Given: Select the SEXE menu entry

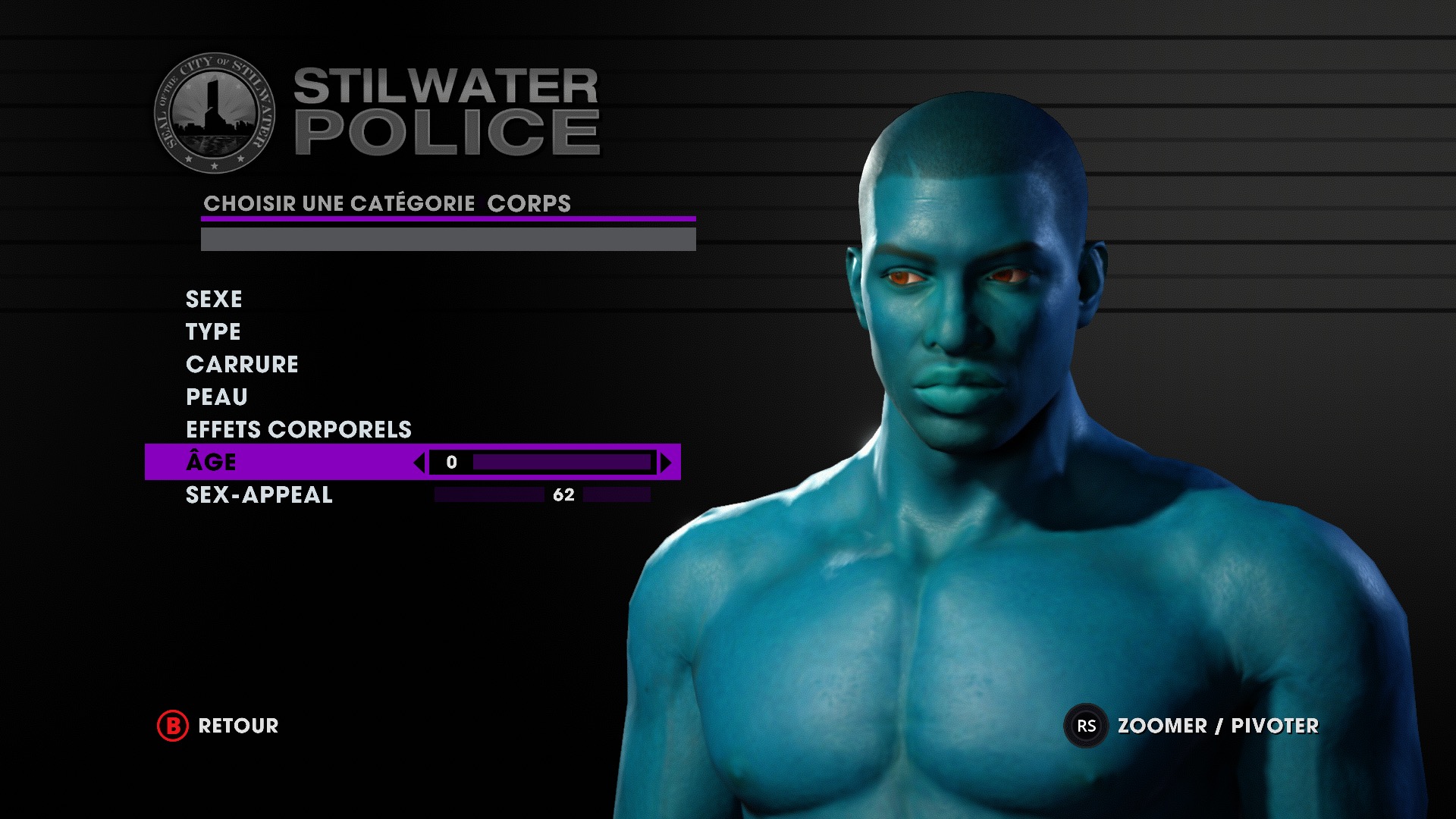Looking at the screenshot, I should click(214, 299).
